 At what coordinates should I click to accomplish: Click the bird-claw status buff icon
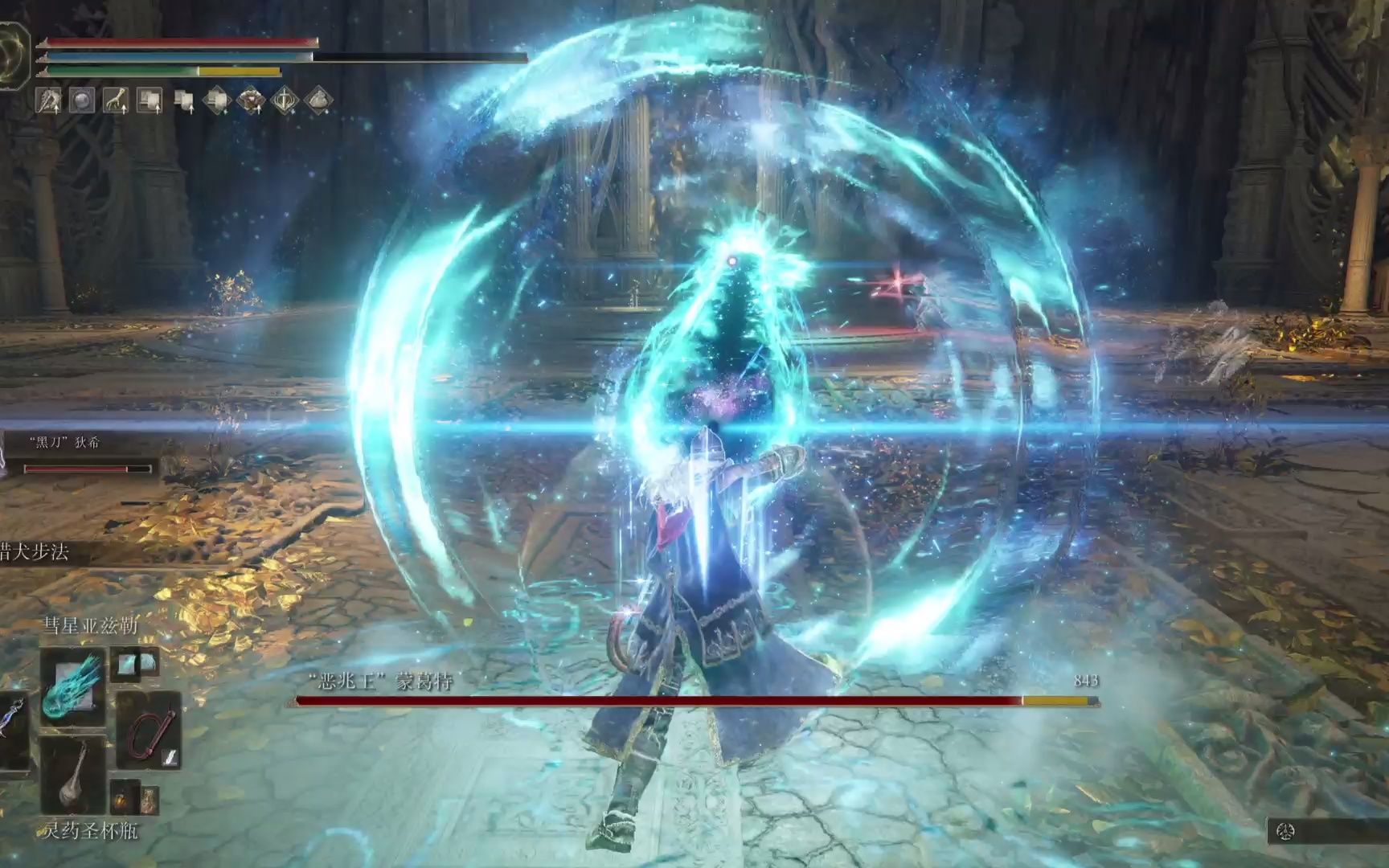tap(49, 101)
